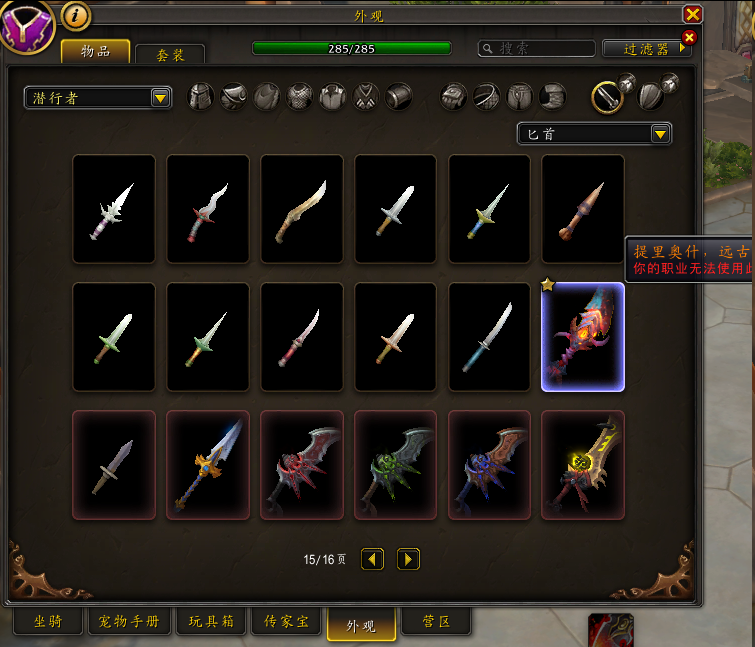This screenshot has width=755, height=647.
Task: Go back to the previous appearance page
Action: click(372, 559)
